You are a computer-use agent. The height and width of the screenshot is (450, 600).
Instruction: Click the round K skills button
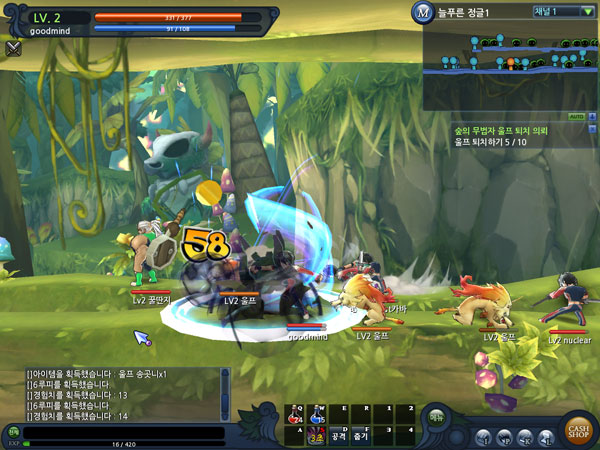coord(526,437)
